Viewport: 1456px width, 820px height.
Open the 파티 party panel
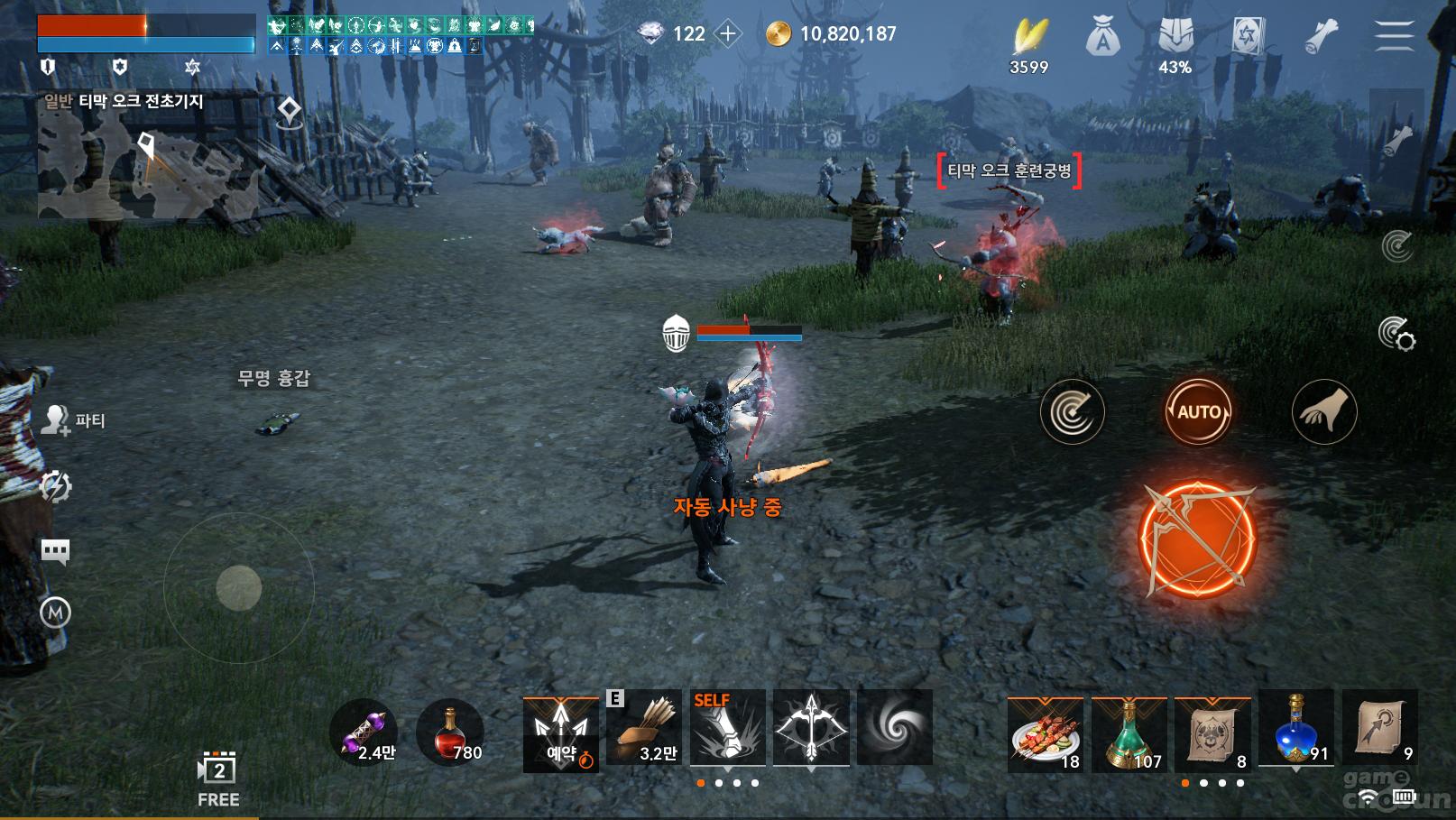pyautogui.click(x=73, y=420)
